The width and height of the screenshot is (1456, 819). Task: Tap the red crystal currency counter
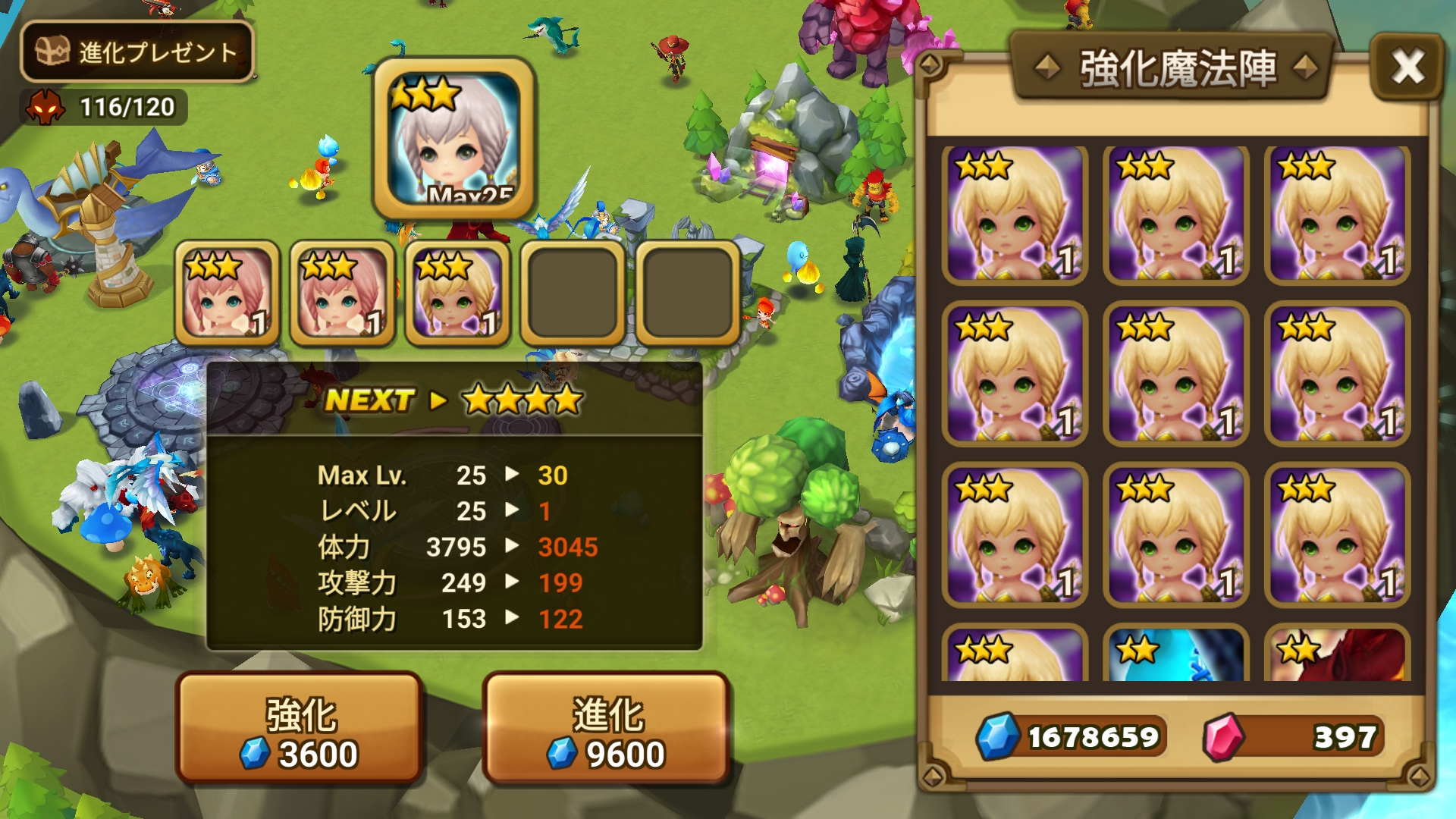pos(1293,736)
